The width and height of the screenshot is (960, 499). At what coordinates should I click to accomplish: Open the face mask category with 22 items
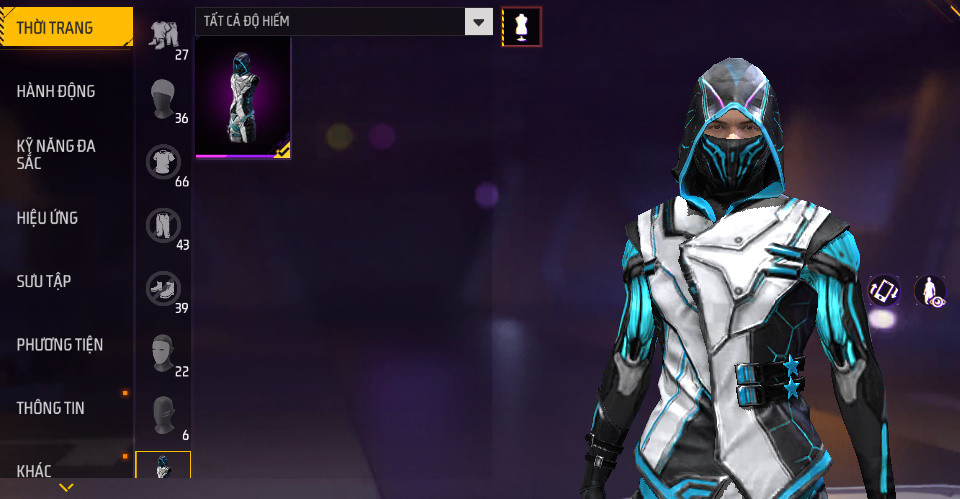pyautogui.click(x=164, y=353)
